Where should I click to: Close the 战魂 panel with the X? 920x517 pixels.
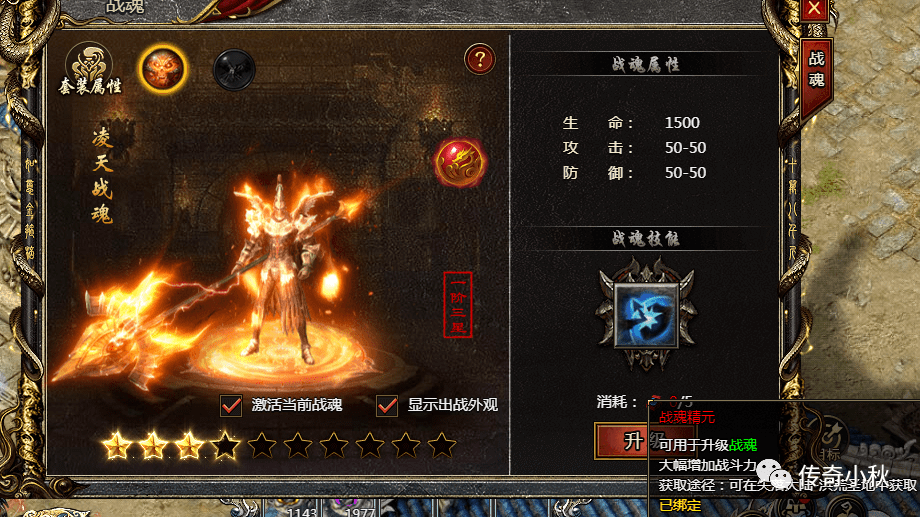(816, 9)
